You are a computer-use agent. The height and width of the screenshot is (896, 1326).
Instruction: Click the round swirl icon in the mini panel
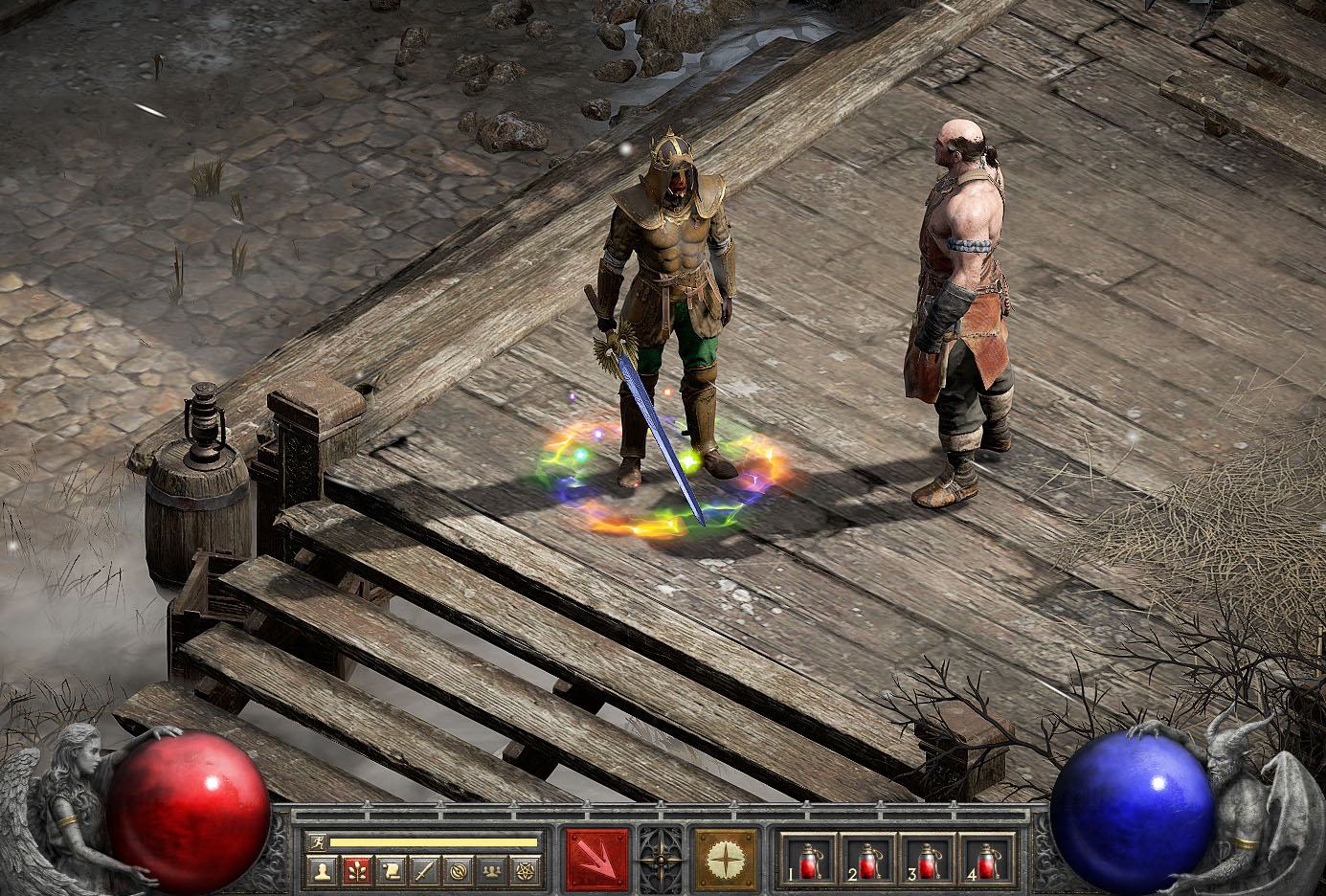[x=459, y=871]
